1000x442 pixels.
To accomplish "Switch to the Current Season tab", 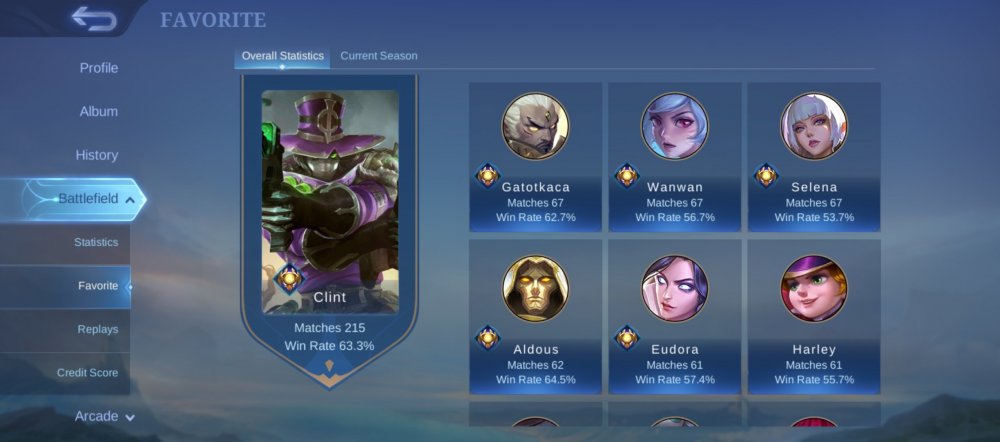I will pos(379,56).
